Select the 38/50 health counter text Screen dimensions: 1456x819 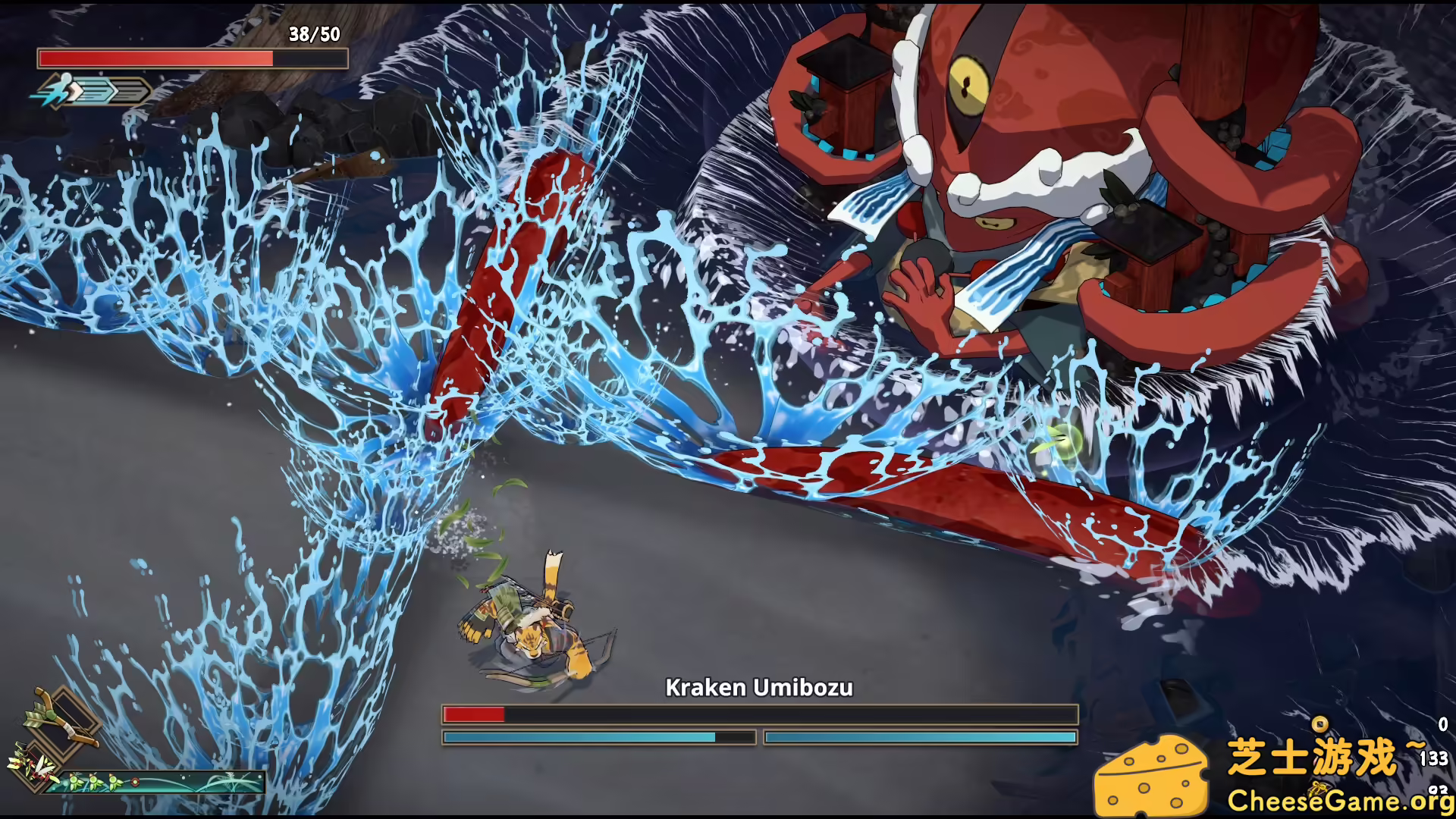[x=314, y=35]
